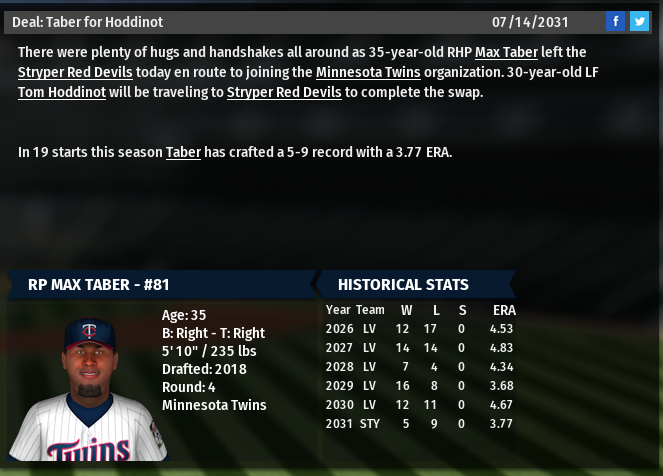Click the Taber link in the season record sentence
This screenshot has height=476, width=663.
point(183,152)
